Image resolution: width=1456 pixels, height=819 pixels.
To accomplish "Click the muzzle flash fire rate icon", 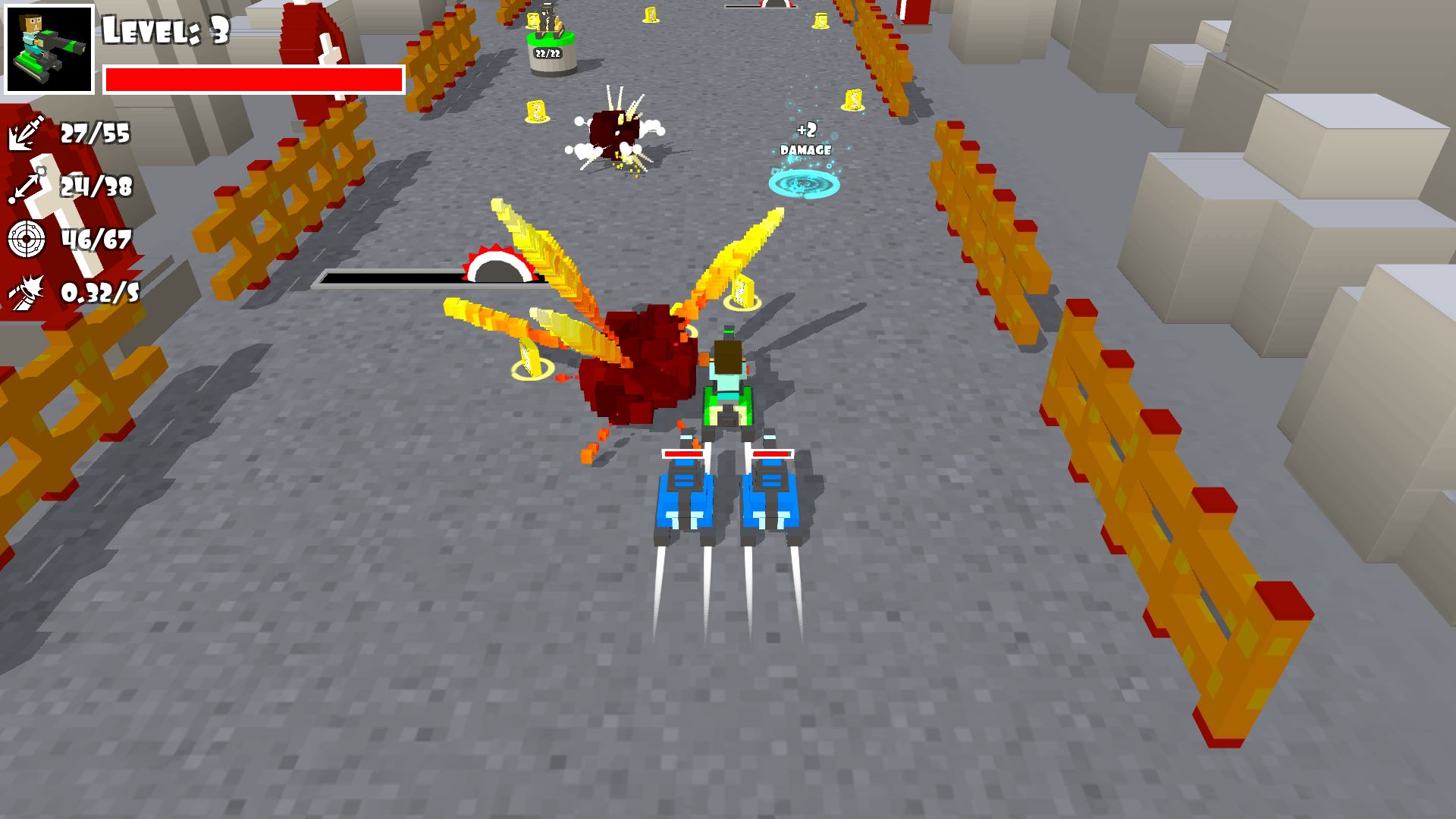I will point(28,292).
